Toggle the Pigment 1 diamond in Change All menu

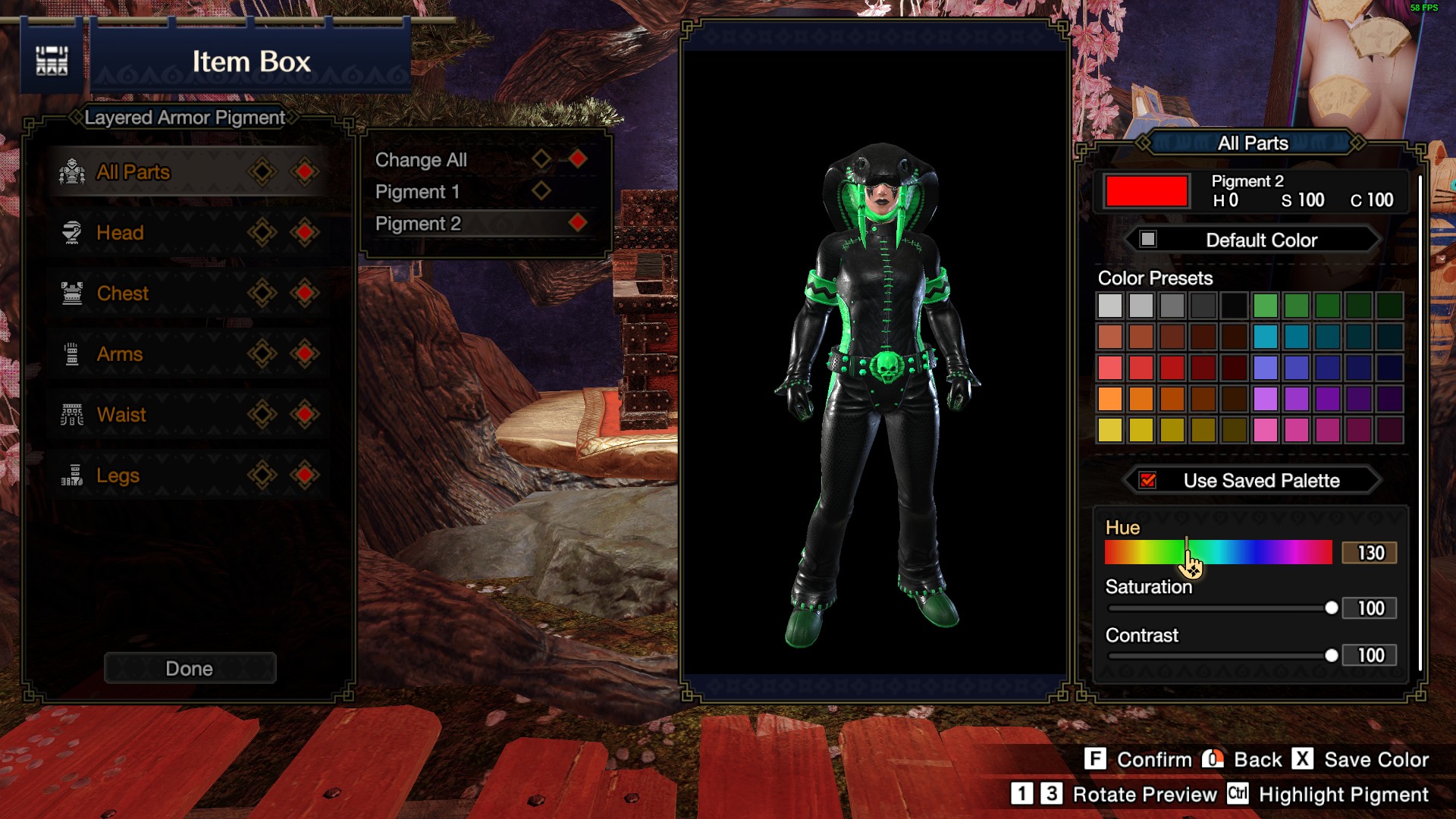click(543, 191)
